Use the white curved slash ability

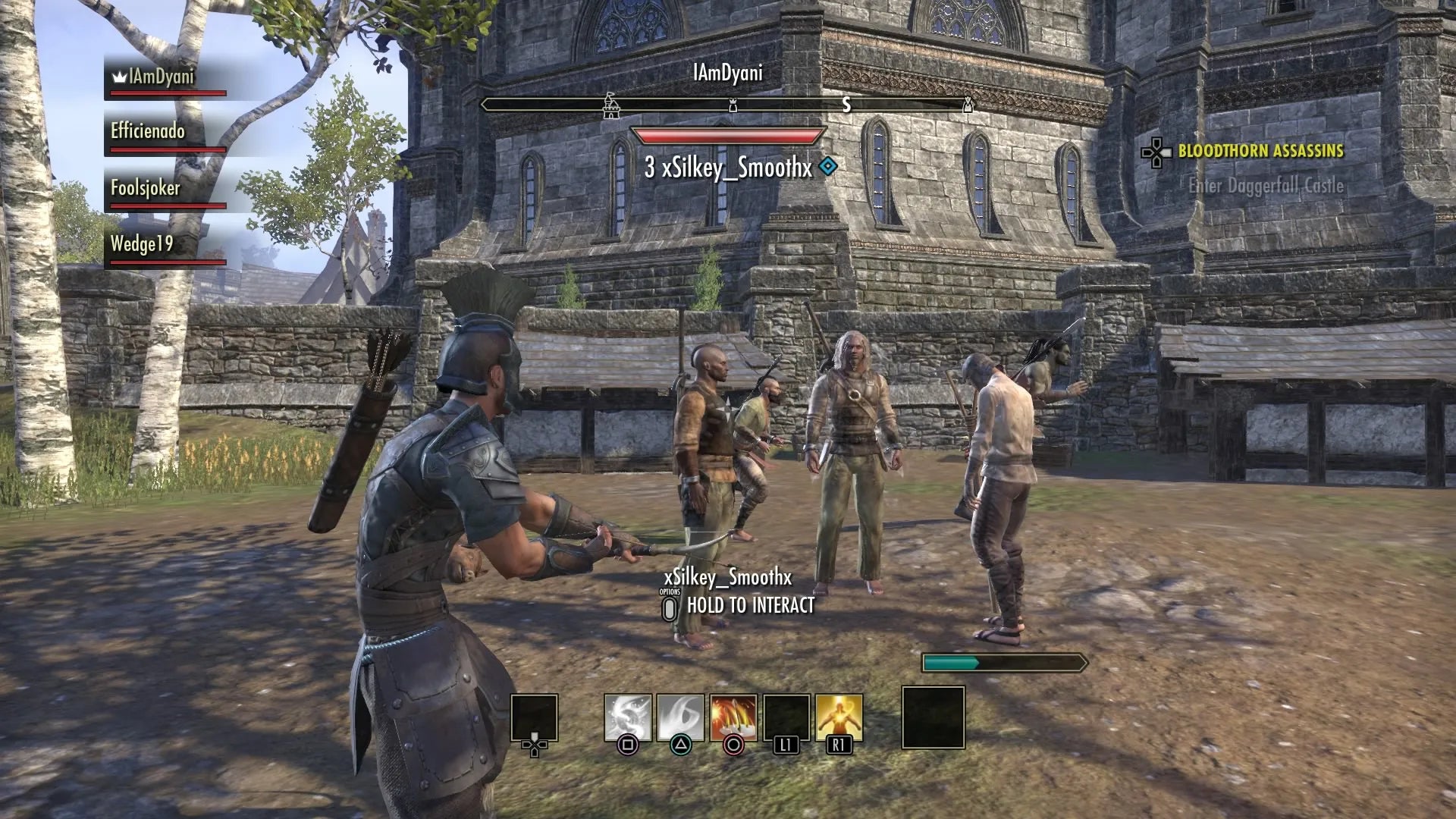pos(680,717)
